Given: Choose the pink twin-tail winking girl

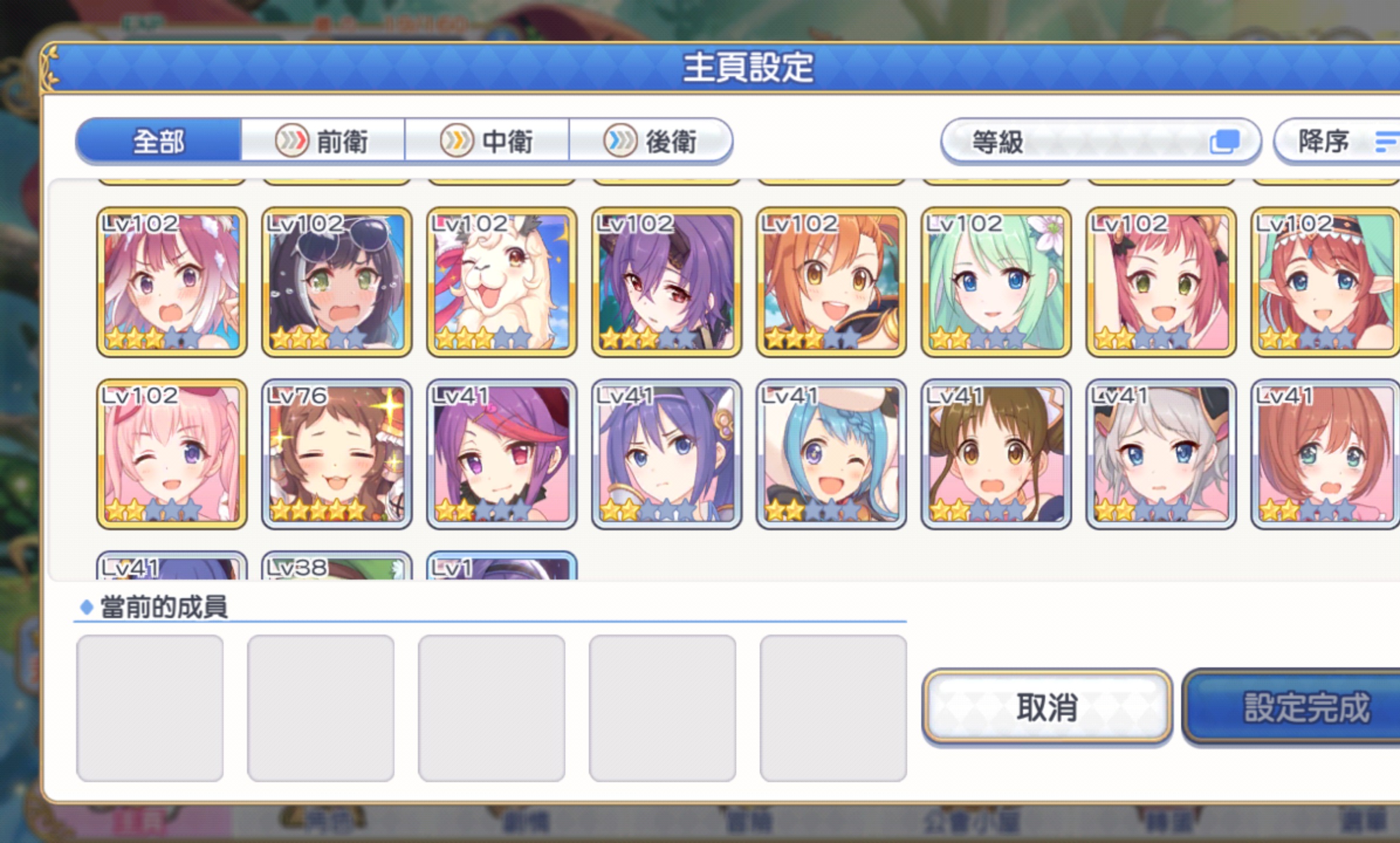Looking at the screenshot, I should click(171, 454).
